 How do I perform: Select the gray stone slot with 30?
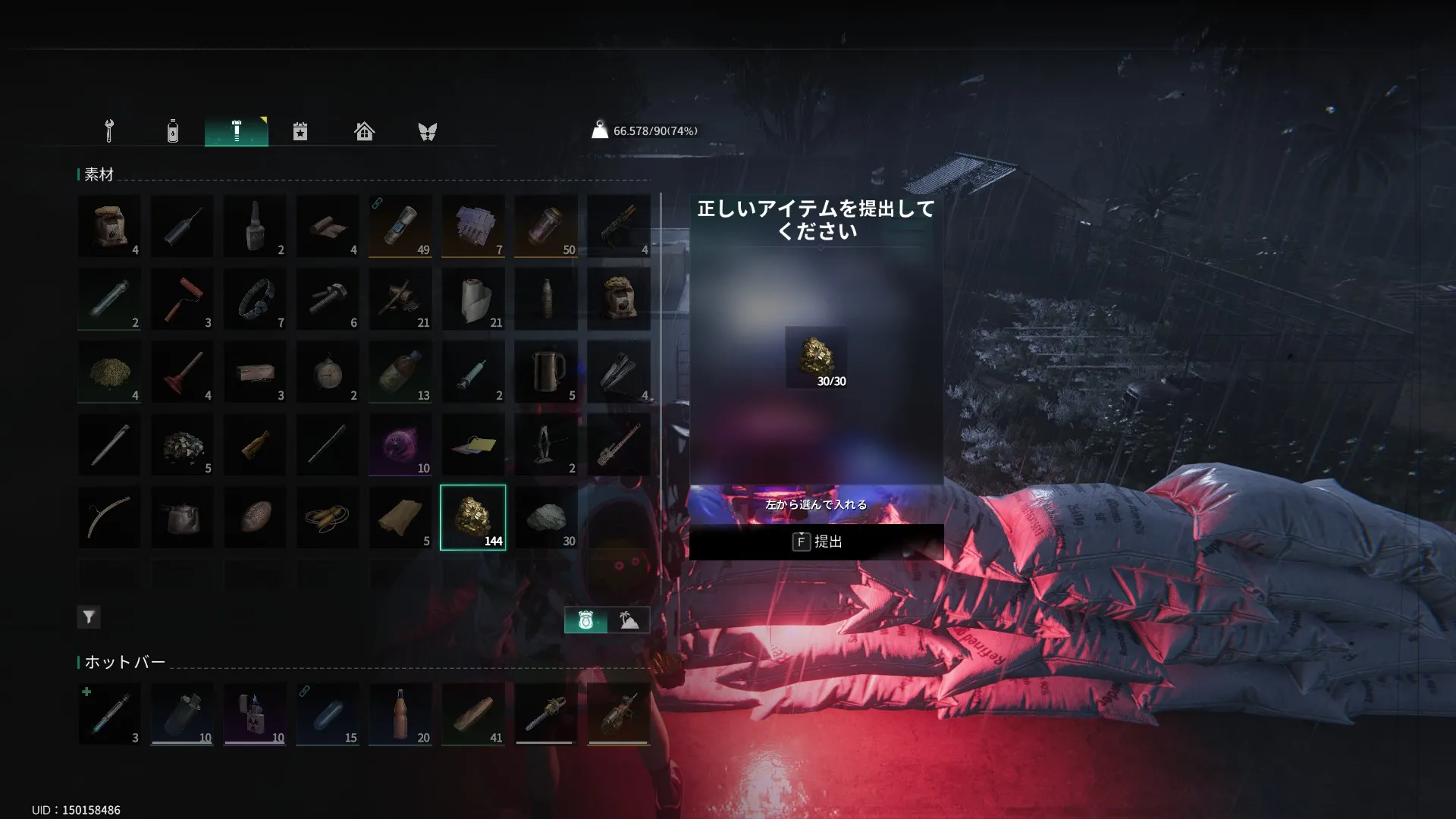tap(546, 518)
